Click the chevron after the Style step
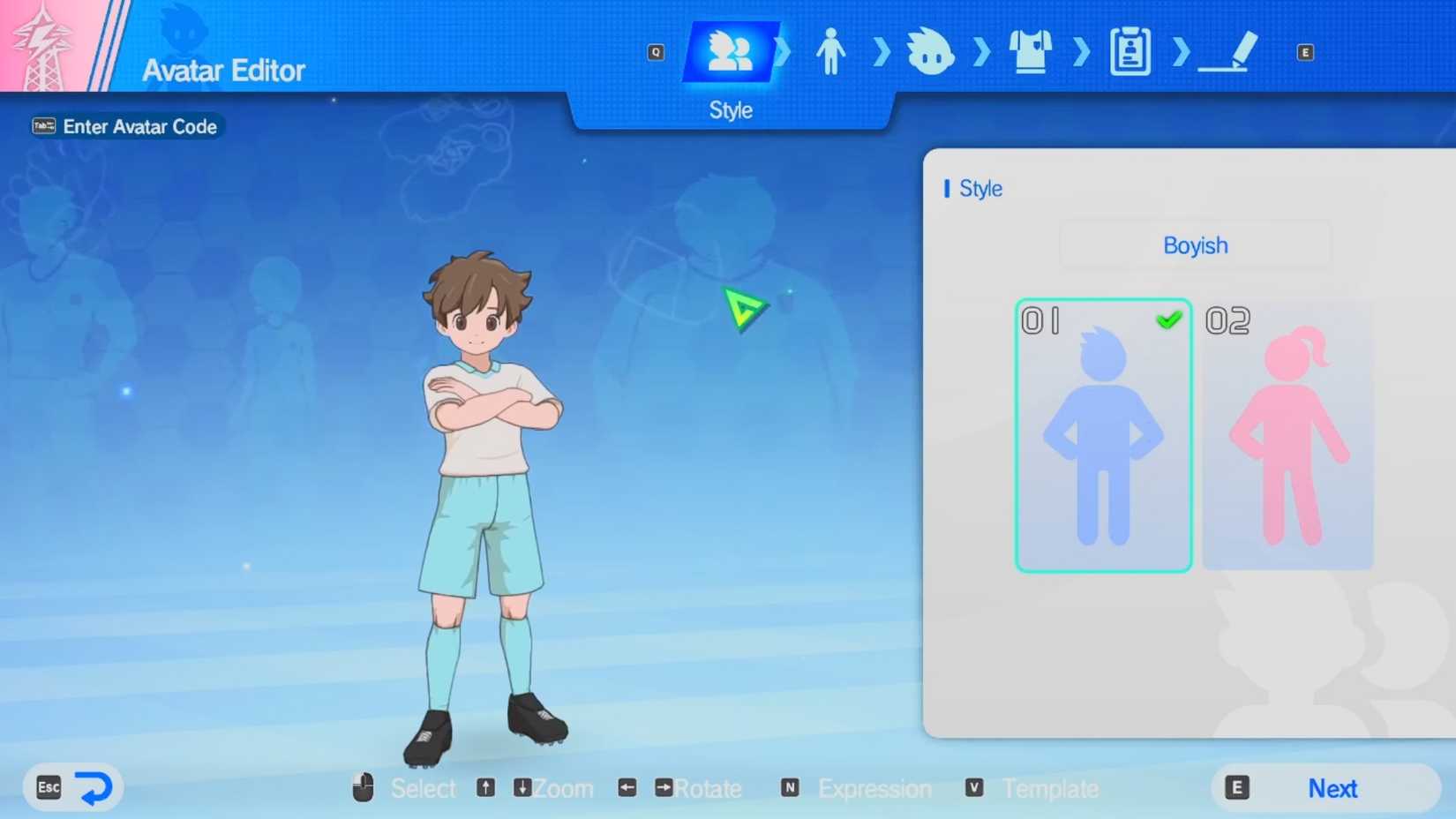The height and width of the screenshot is (819, 1456). click(780, 53)
